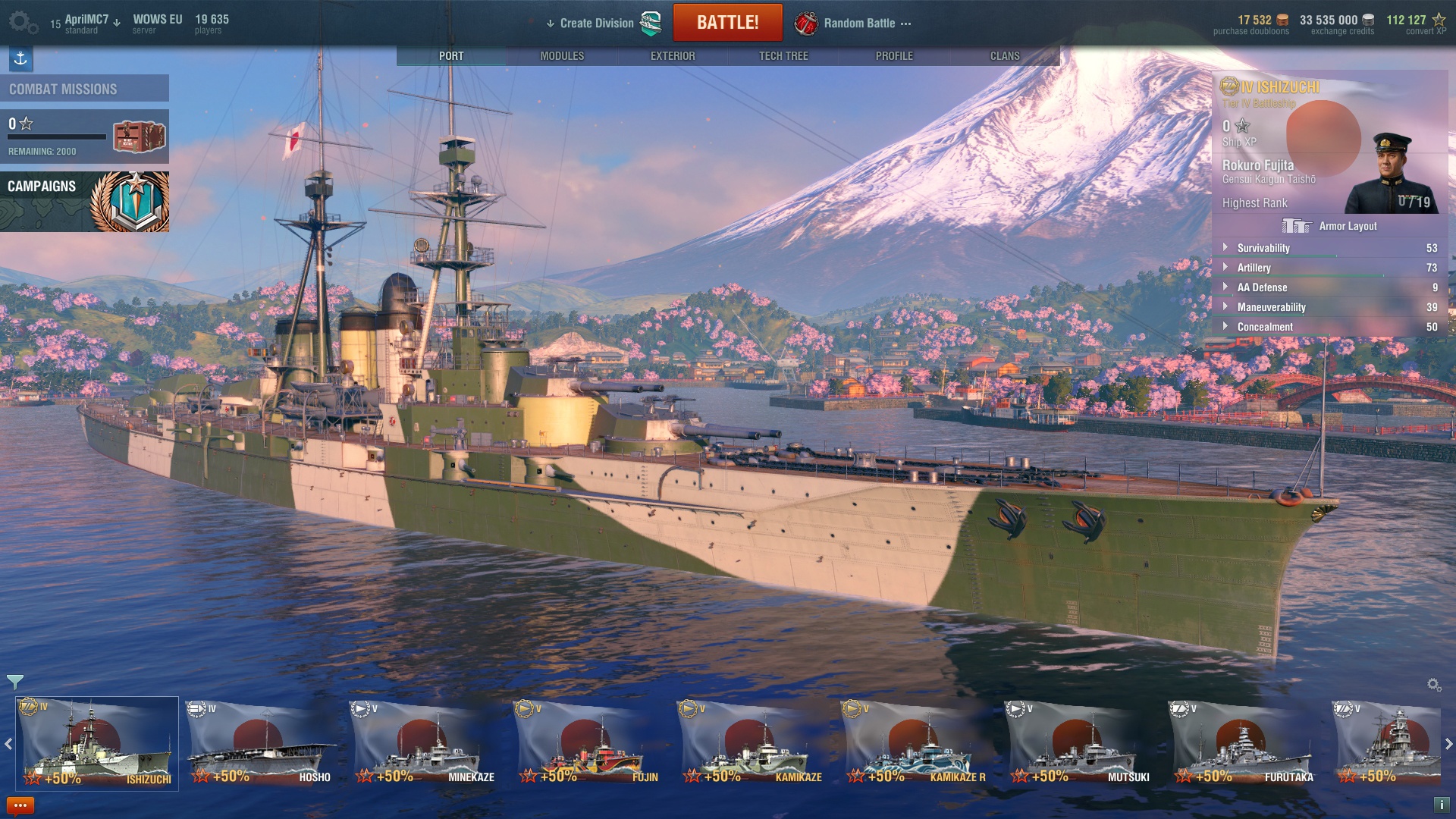Expand the Concealment parameters
The image size is (1456, 819).
pyautogui.click(x=1265, y=327)
